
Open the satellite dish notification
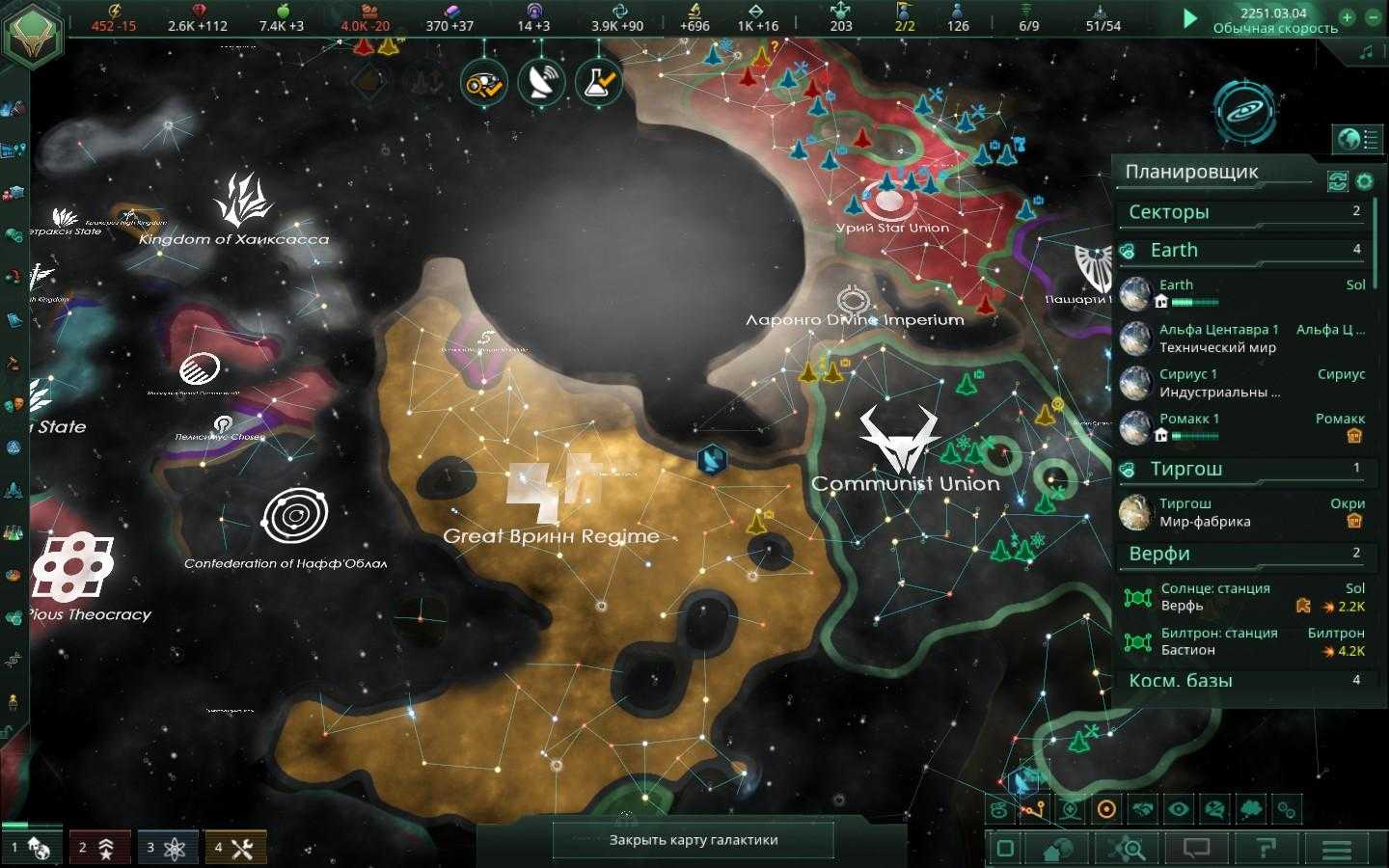pyautogui.click(x=541, y=83)
